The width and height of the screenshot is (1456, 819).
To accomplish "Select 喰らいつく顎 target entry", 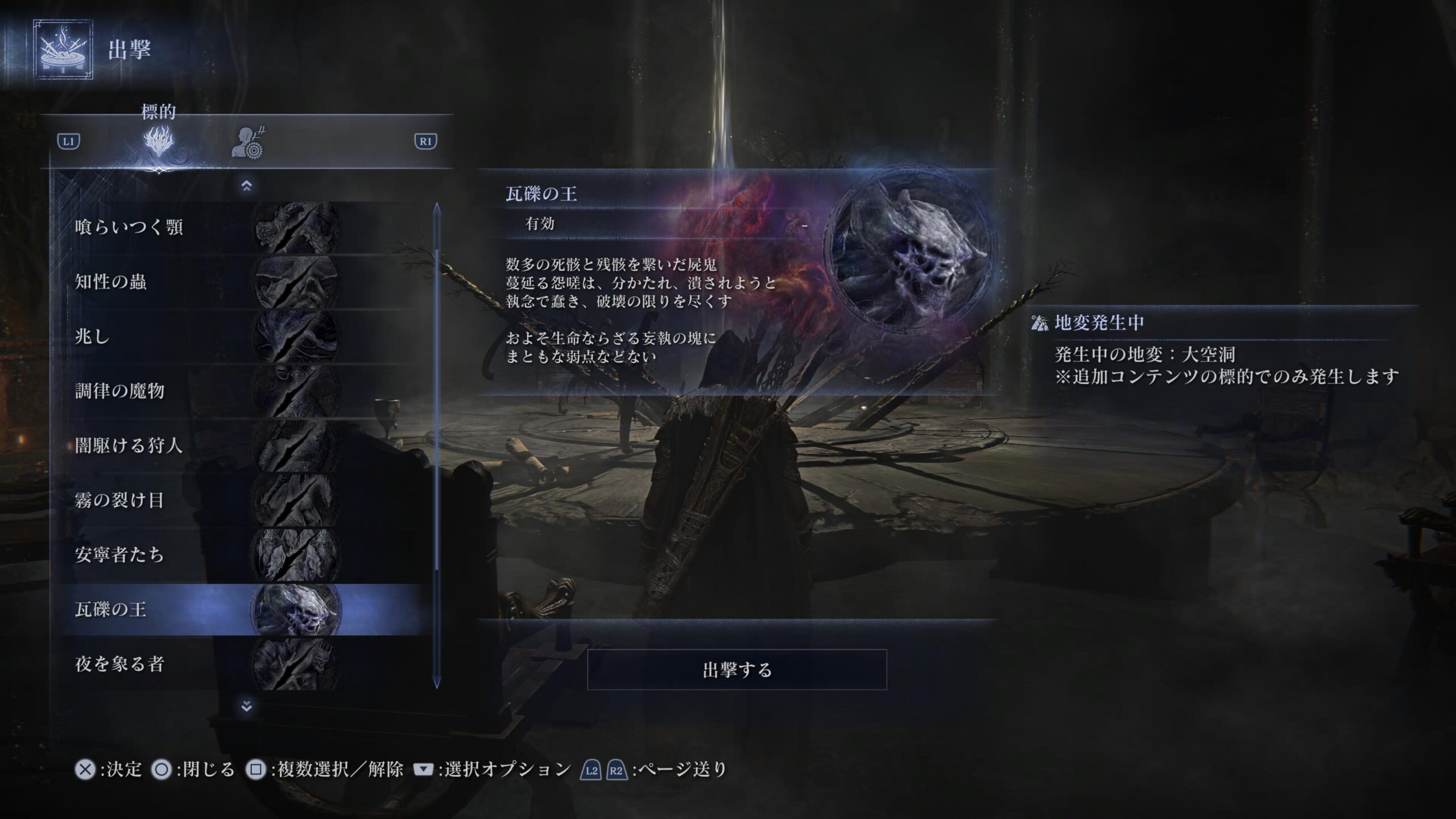I will [x=245, y=227].
